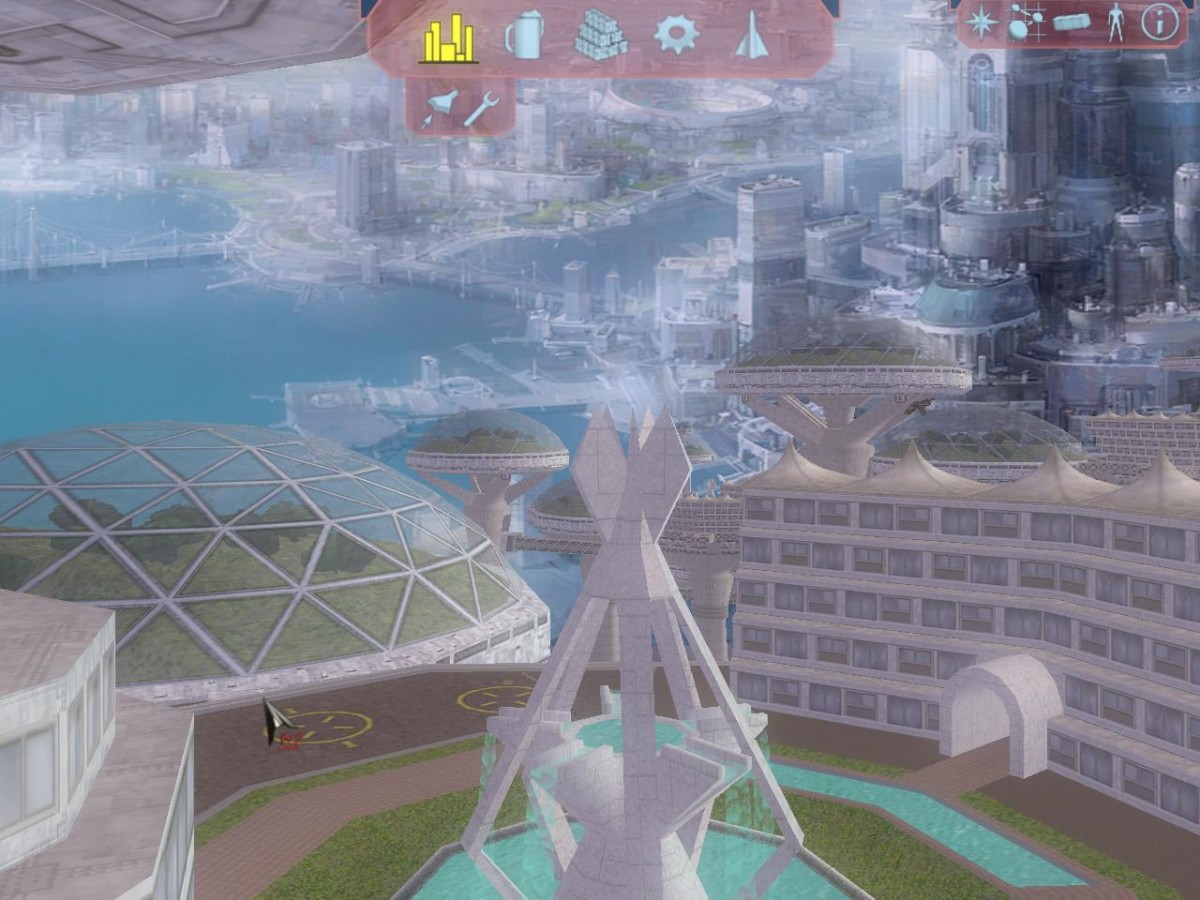Choose the wrench repair icon

click(x=482, y=107)
